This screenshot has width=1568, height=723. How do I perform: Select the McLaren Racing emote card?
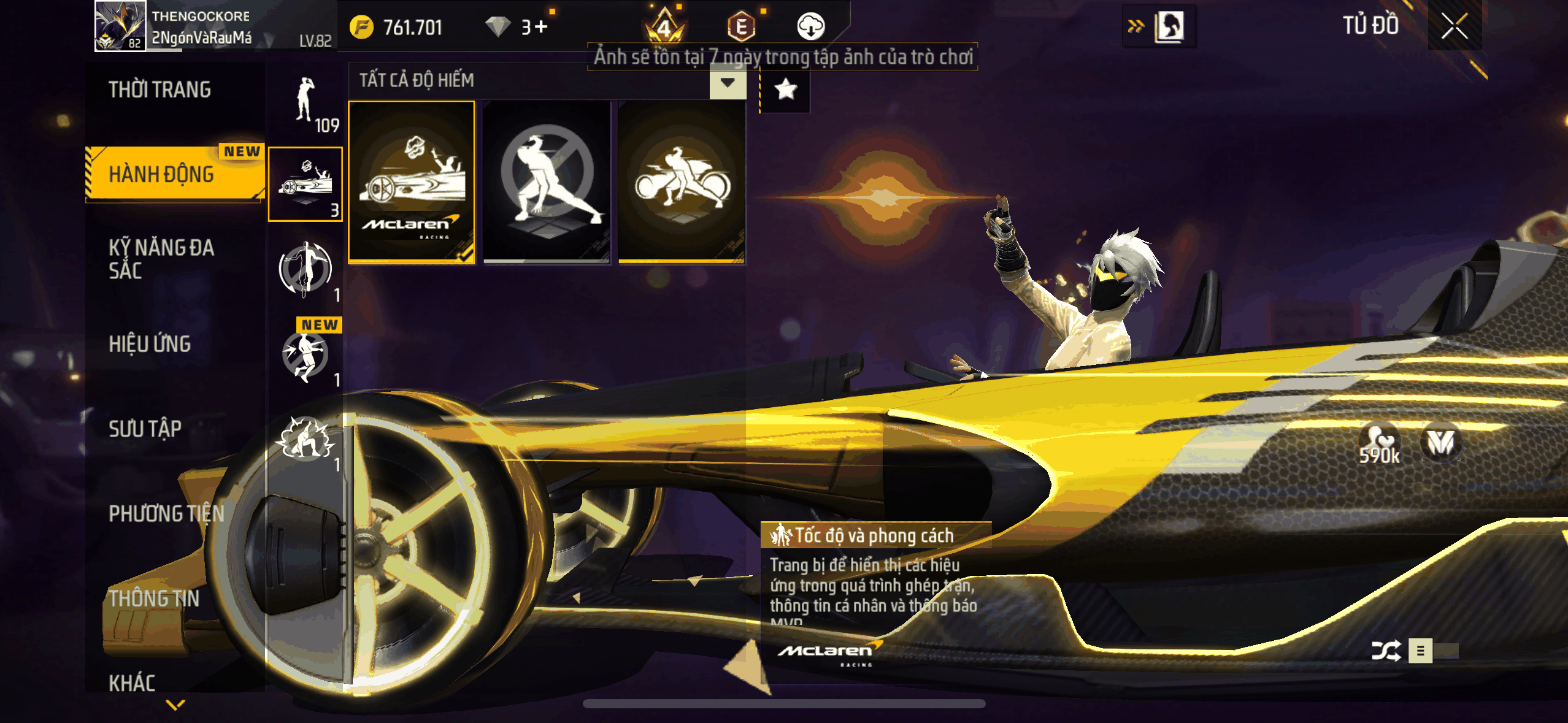(412, 182)
